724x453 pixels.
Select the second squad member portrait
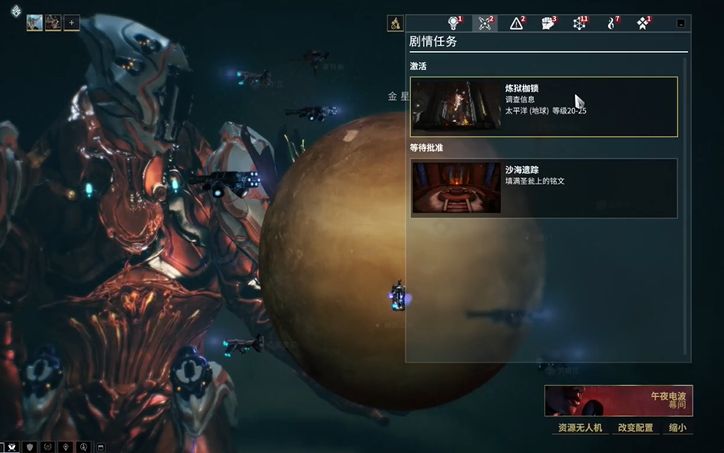53,22
